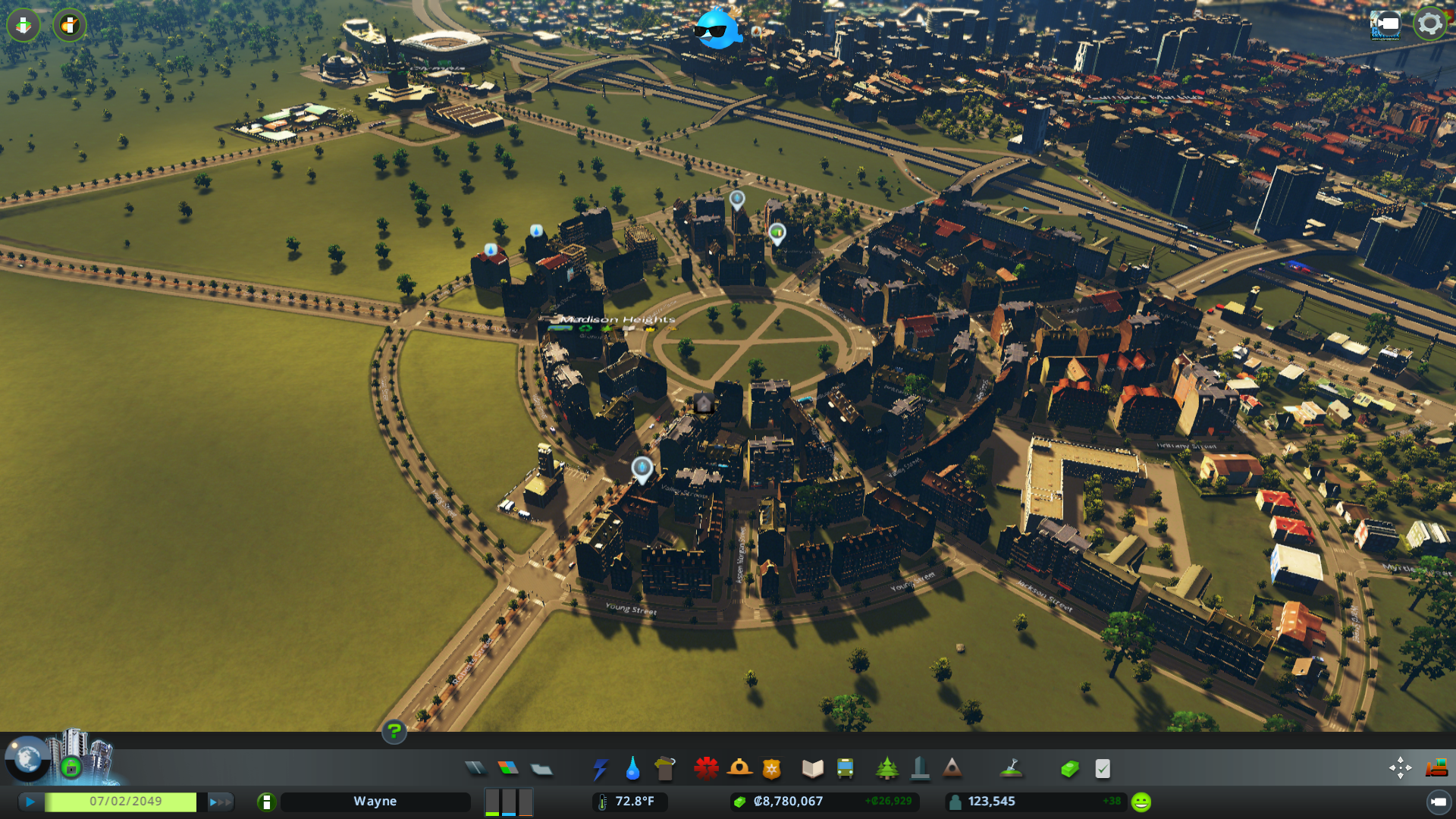Screen dimensions: 1456x819
Task: Open the Garbage bin menu
Action: [x=665, y=769]
